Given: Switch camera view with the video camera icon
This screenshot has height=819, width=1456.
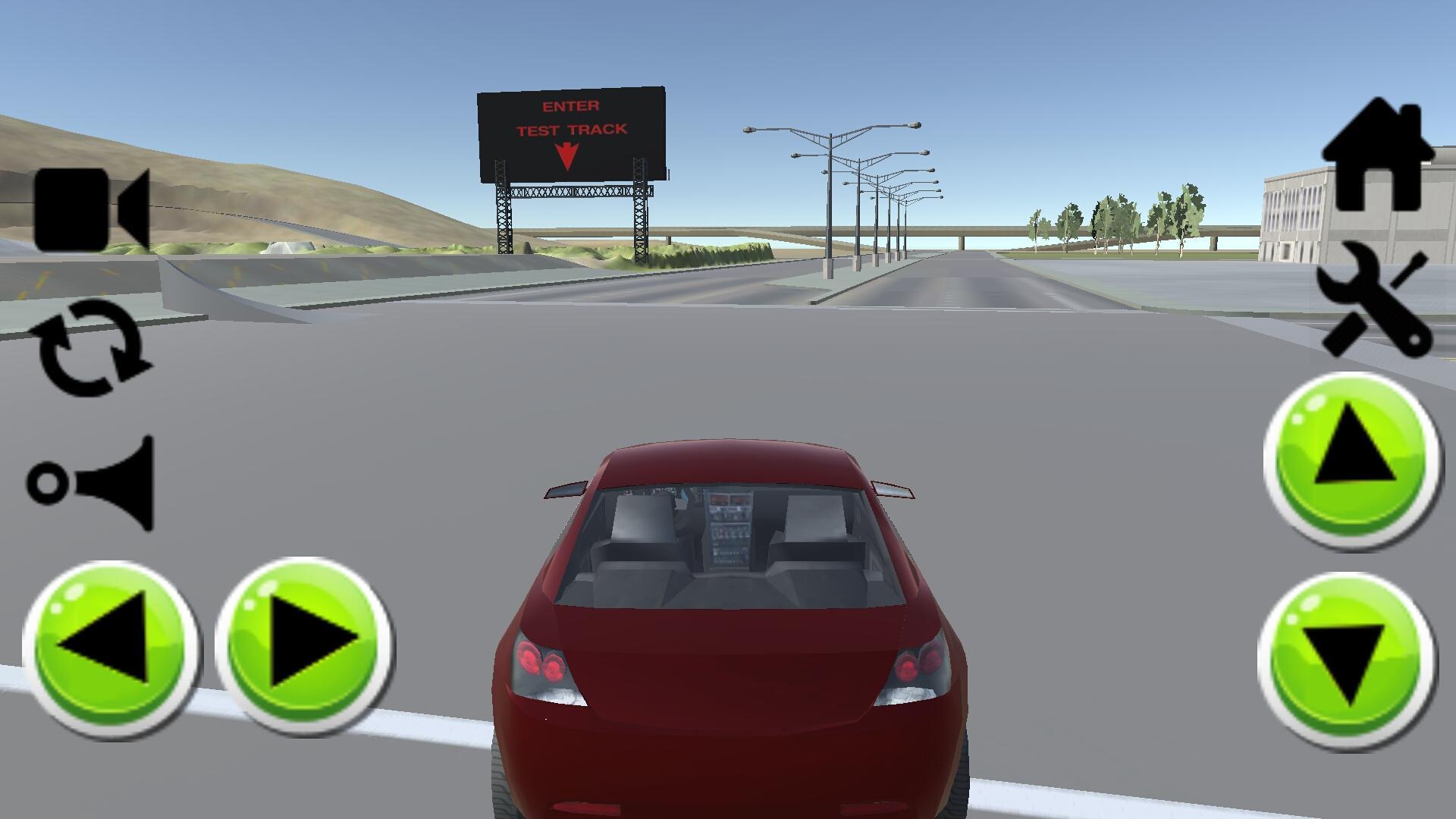Looking at the screenshot, I should coord(91,209).
